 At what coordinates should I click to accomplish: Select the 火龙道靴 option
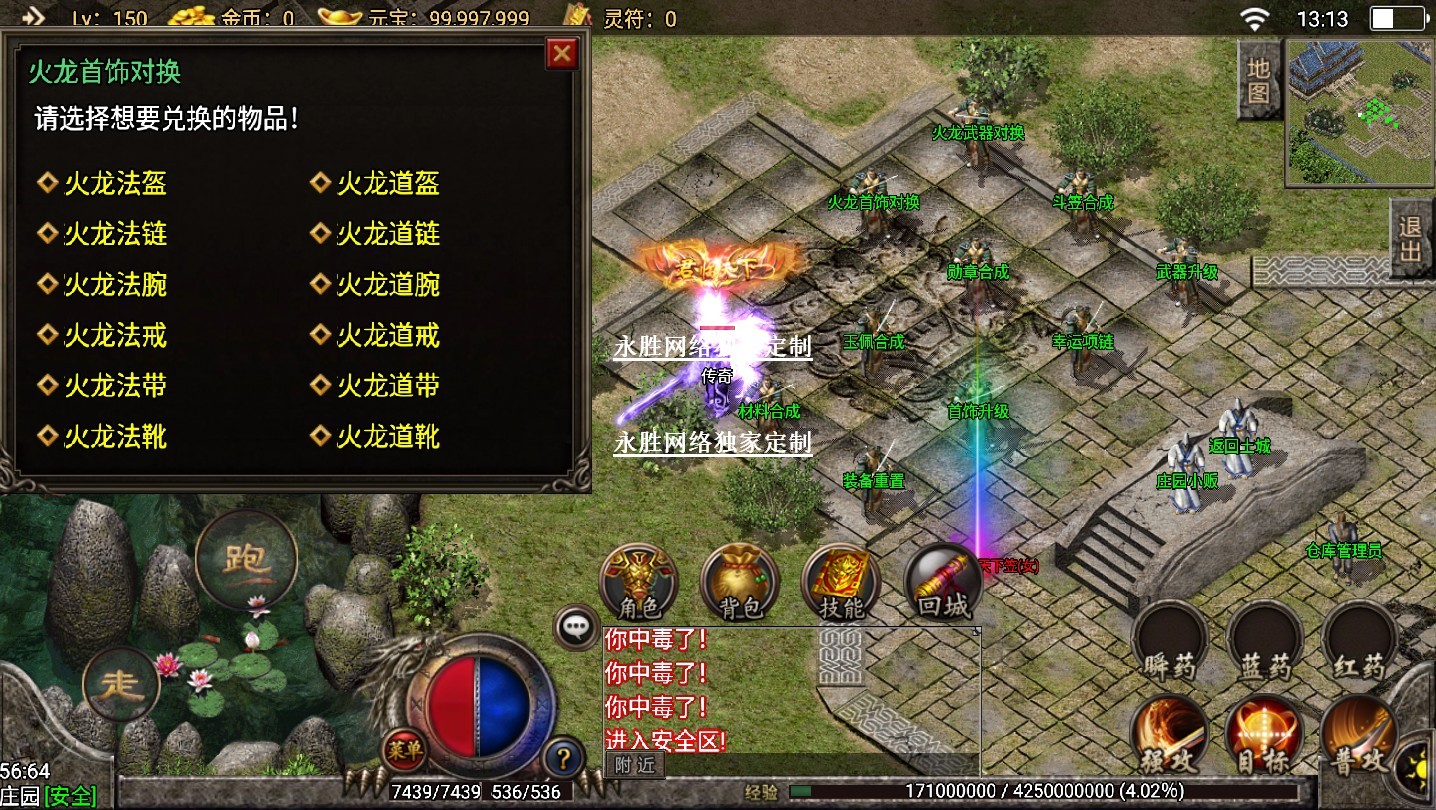pos(388,437)
